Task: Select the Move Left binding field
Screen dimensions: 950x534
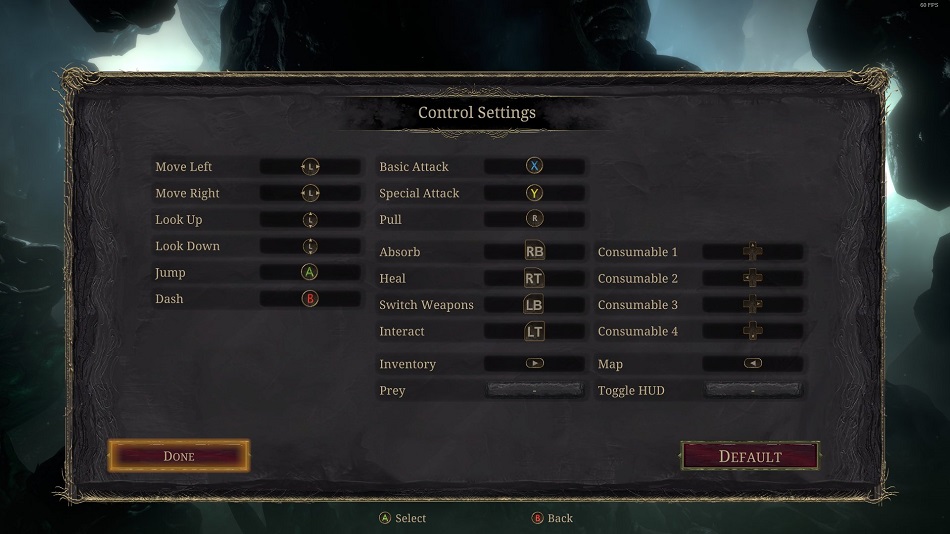Action: tap(310, 167)
